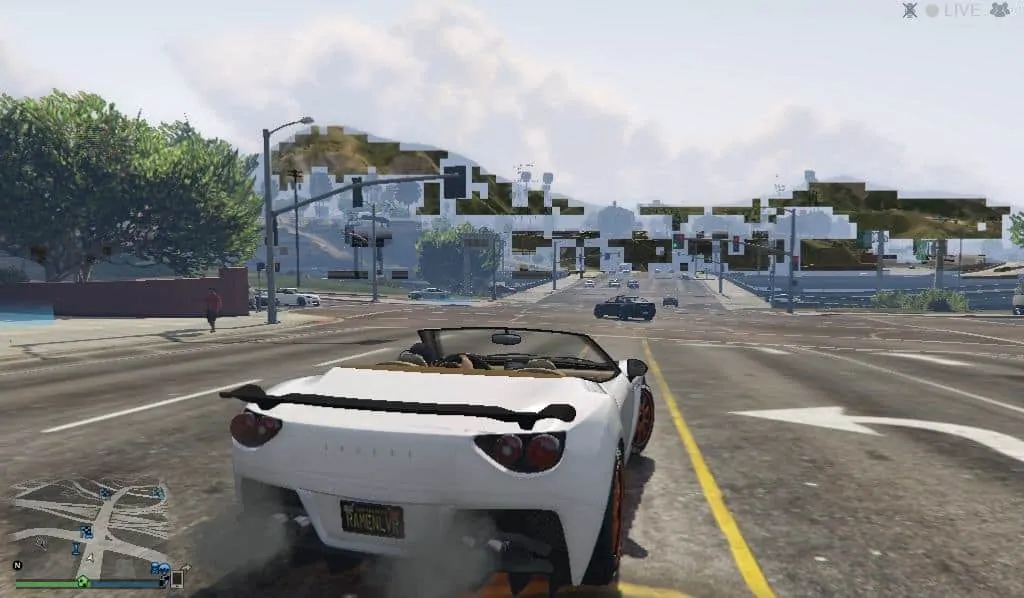Image resolution: width=1024 pixels, height=598 pixels.
Task: Toggle the crossed-out icon beside LIVE
Action: click(x=910, y=10)
